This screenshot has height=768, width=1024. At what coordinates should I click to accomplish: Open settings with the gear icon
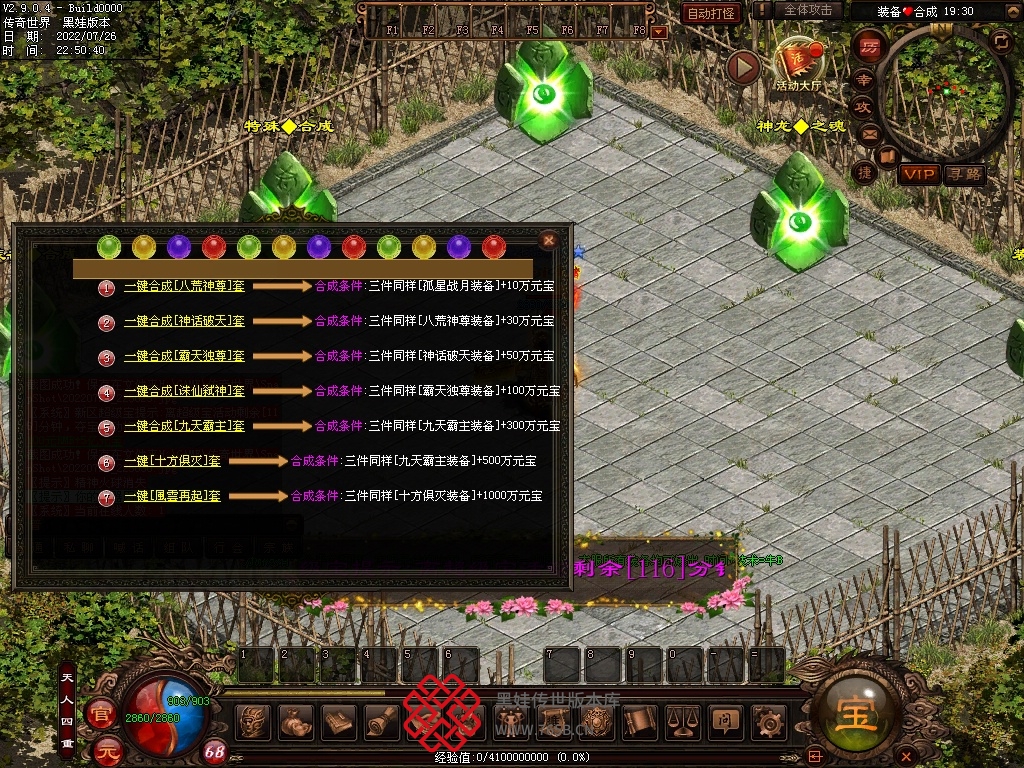point(768,722)
